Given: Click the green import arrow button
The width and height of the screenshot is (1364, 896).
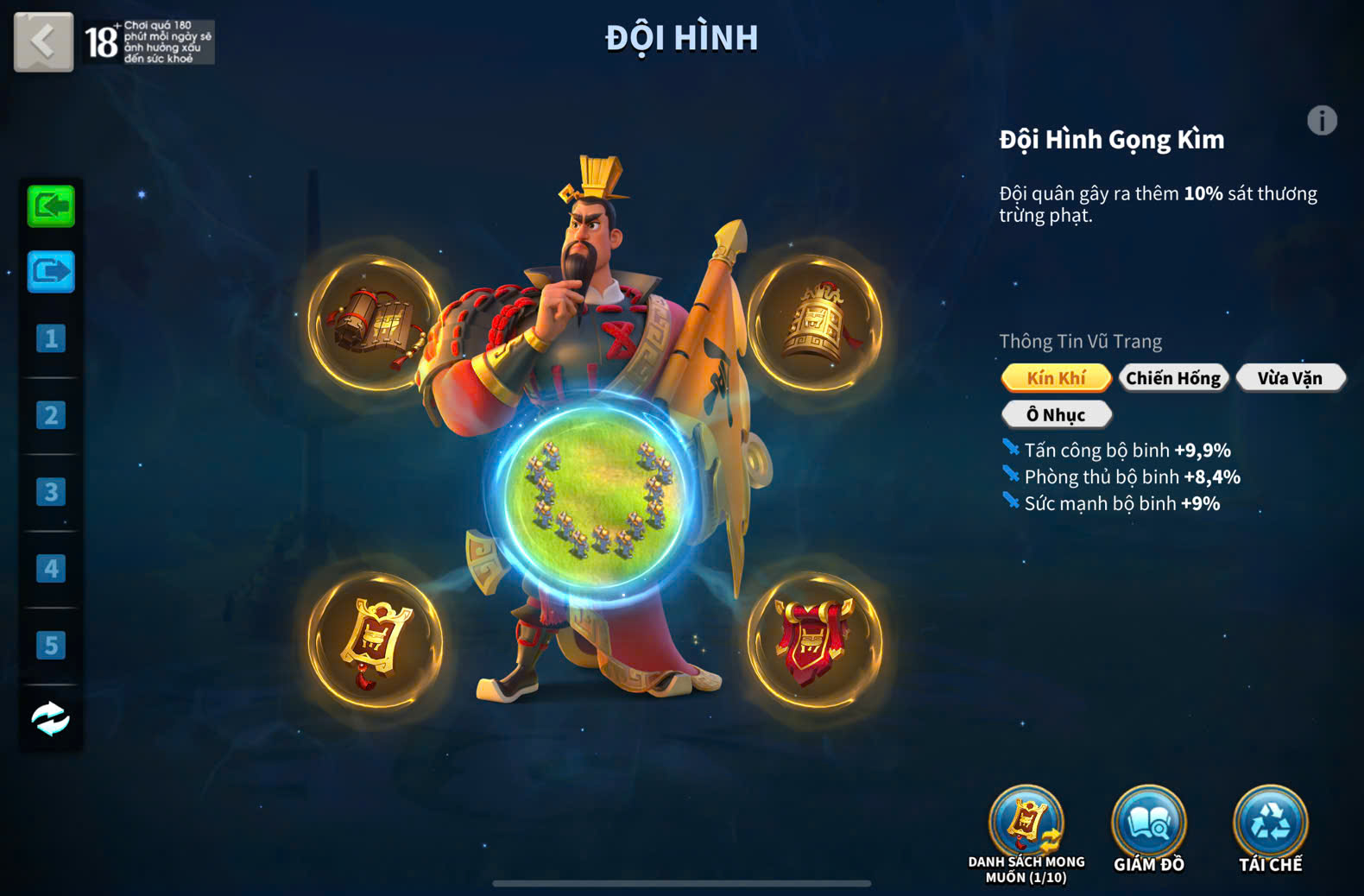Looking at the screenshot, I should pyautogui.click(x=51, y=206).
